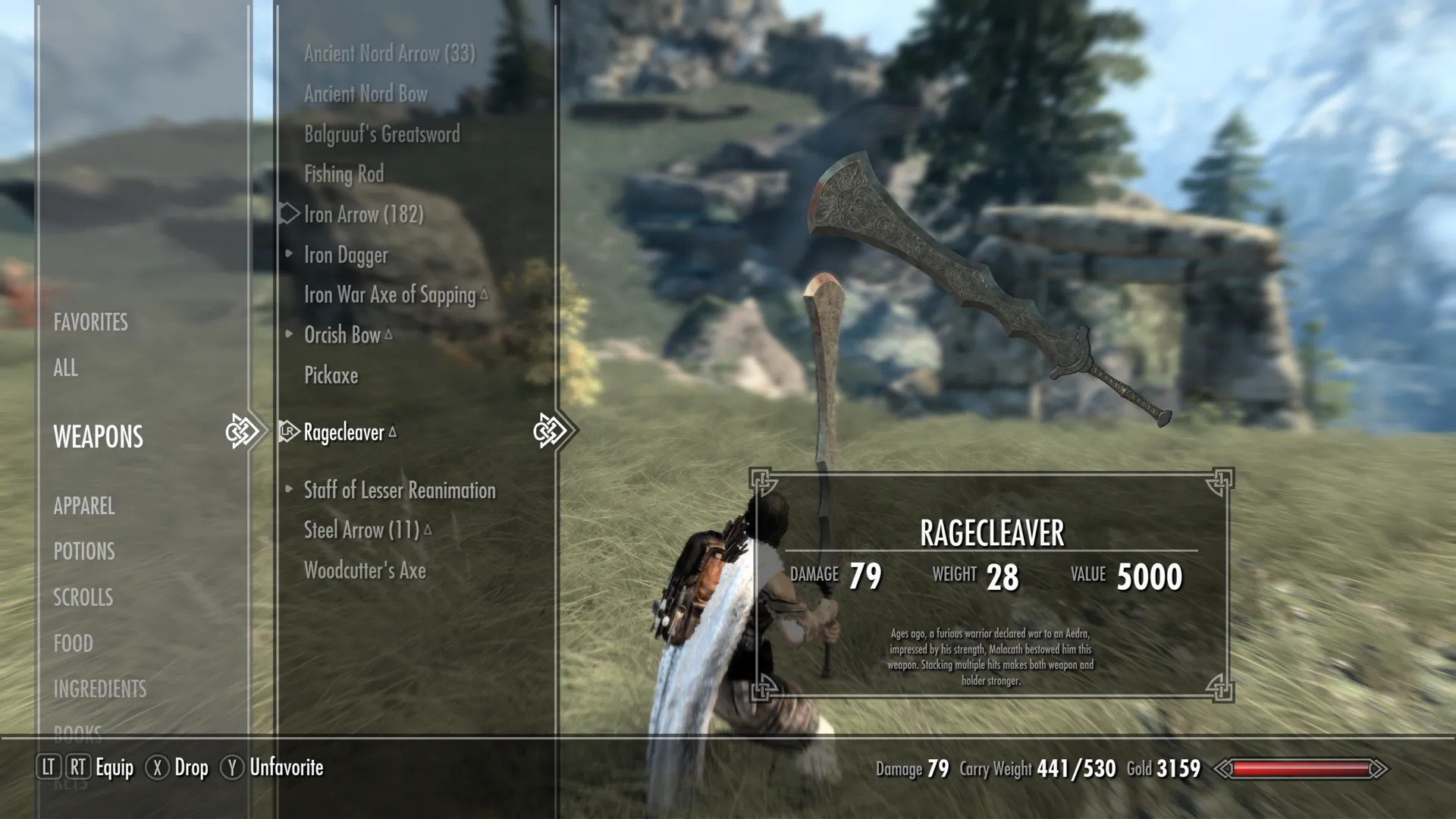Pick the Fishing Rod entry
The width and height of the screenshot is (1456, 819).
pos(344,174)
